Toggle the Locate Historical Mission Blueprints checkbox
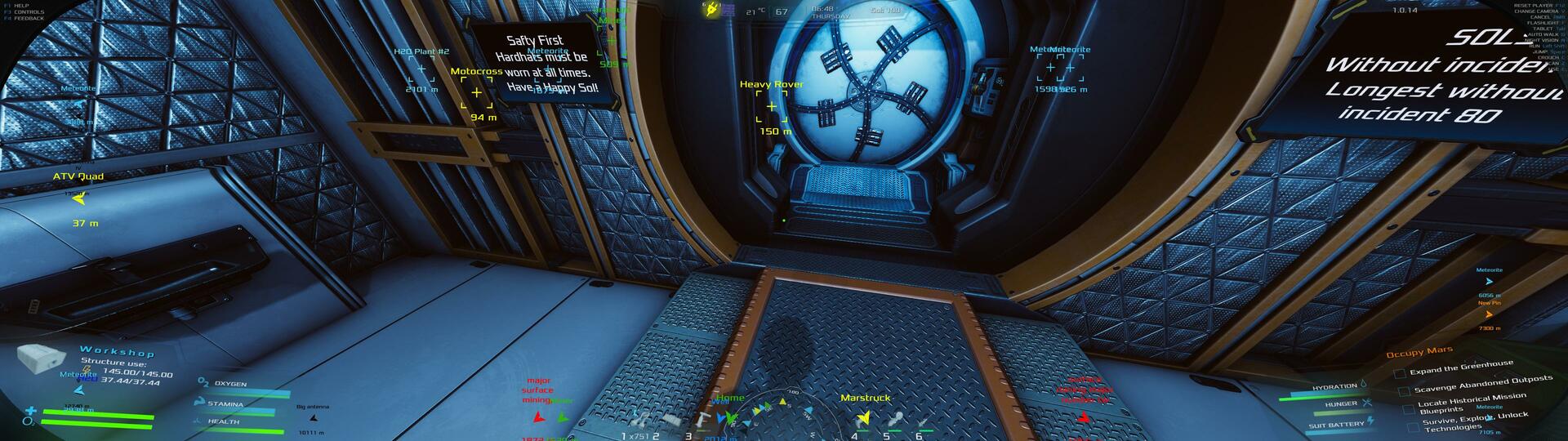The width and height of the screenshot is (1568, 441). tap(1407, 409)
